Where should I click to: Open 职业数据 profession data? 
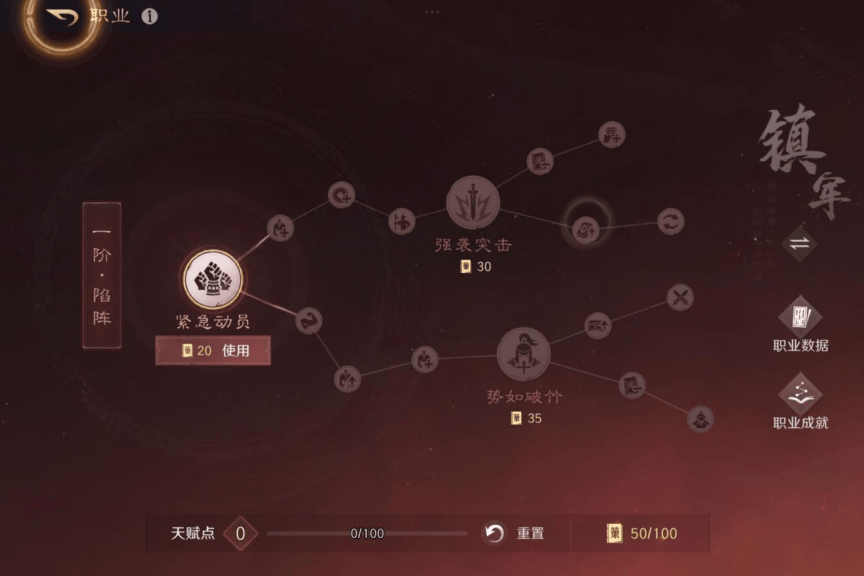pyautogui.click(x=800, y=320)
